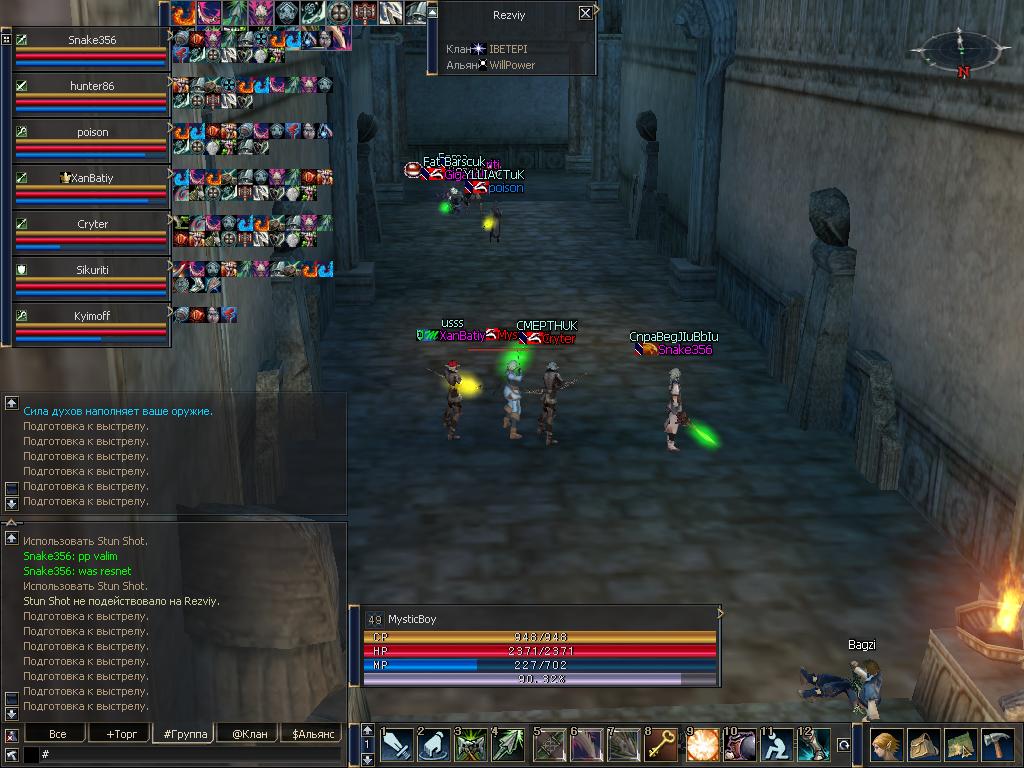The width and height of the screenshot is (1024, 768).
Task: Open the character status face icon
Action: (x=886, y=745)
